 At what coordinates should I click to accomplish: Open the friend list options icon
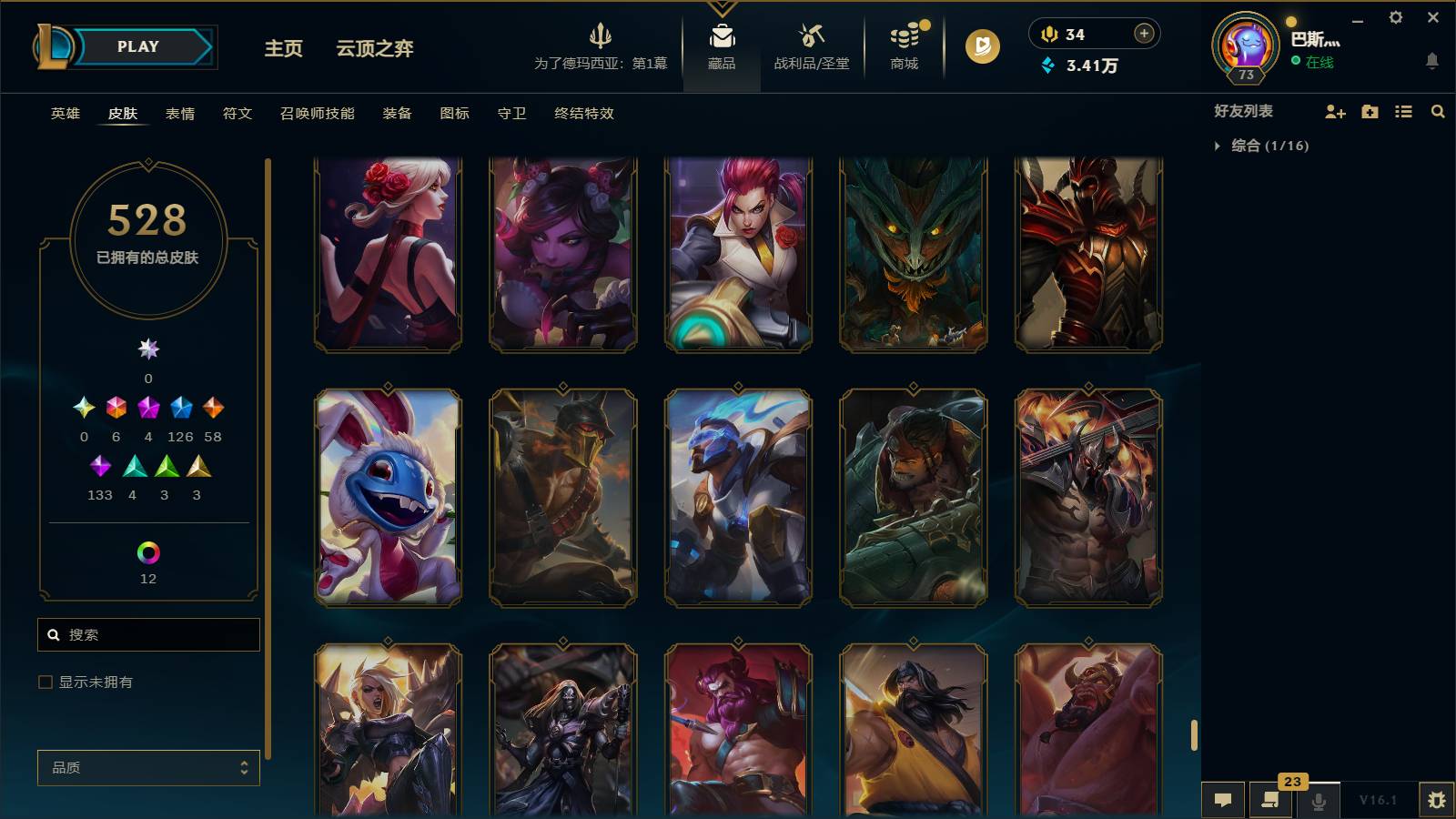click(1402, 112)
